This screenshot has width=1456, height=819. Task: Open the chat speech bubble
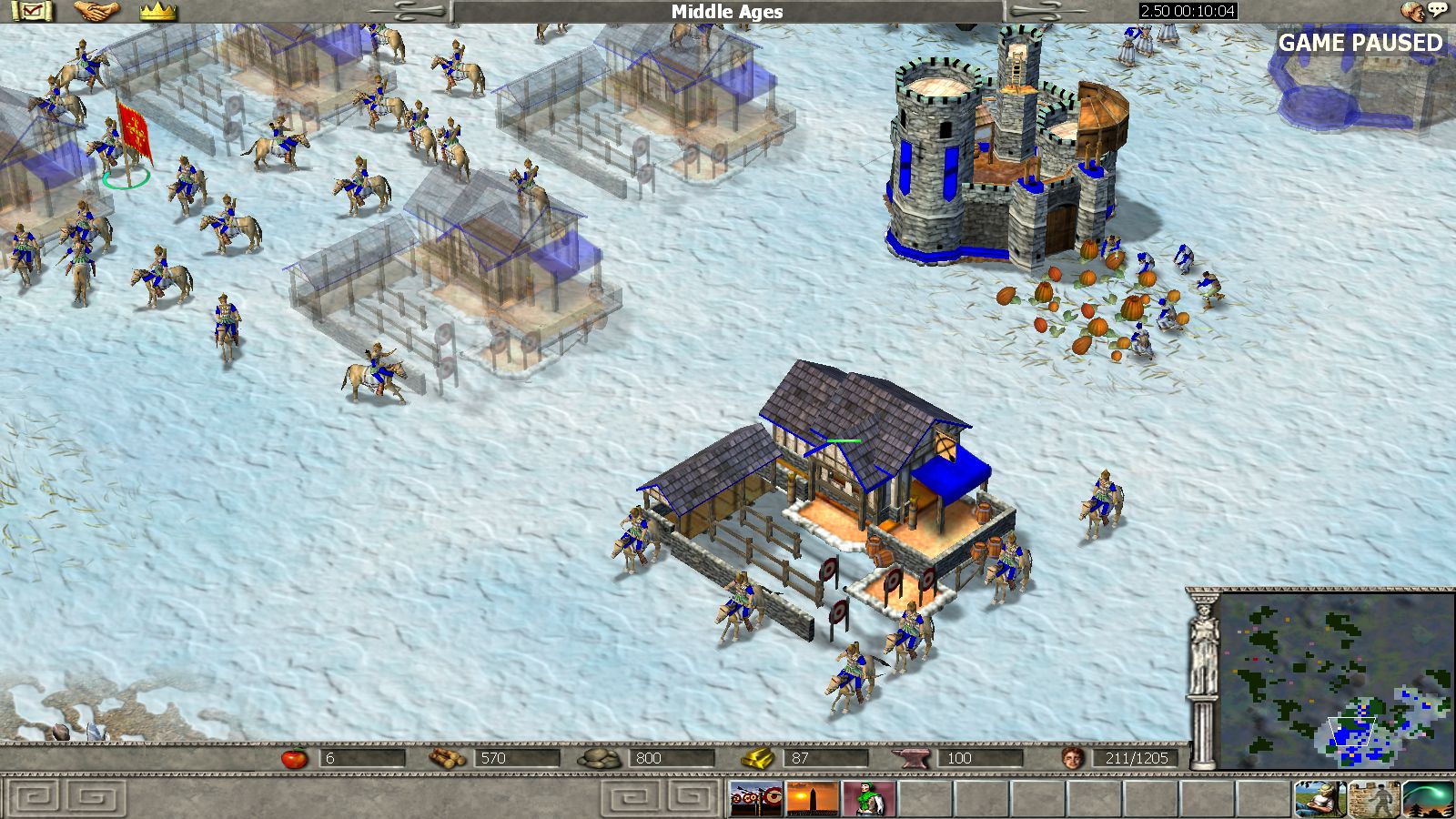tap(1438, 11)
